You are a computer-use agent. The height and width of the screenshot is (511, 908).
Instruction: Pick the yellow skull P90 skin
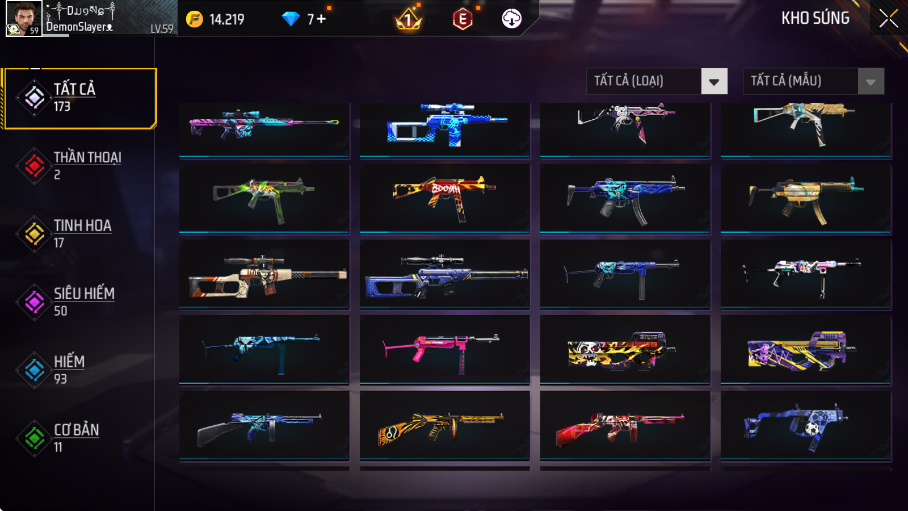pos(624,350)
